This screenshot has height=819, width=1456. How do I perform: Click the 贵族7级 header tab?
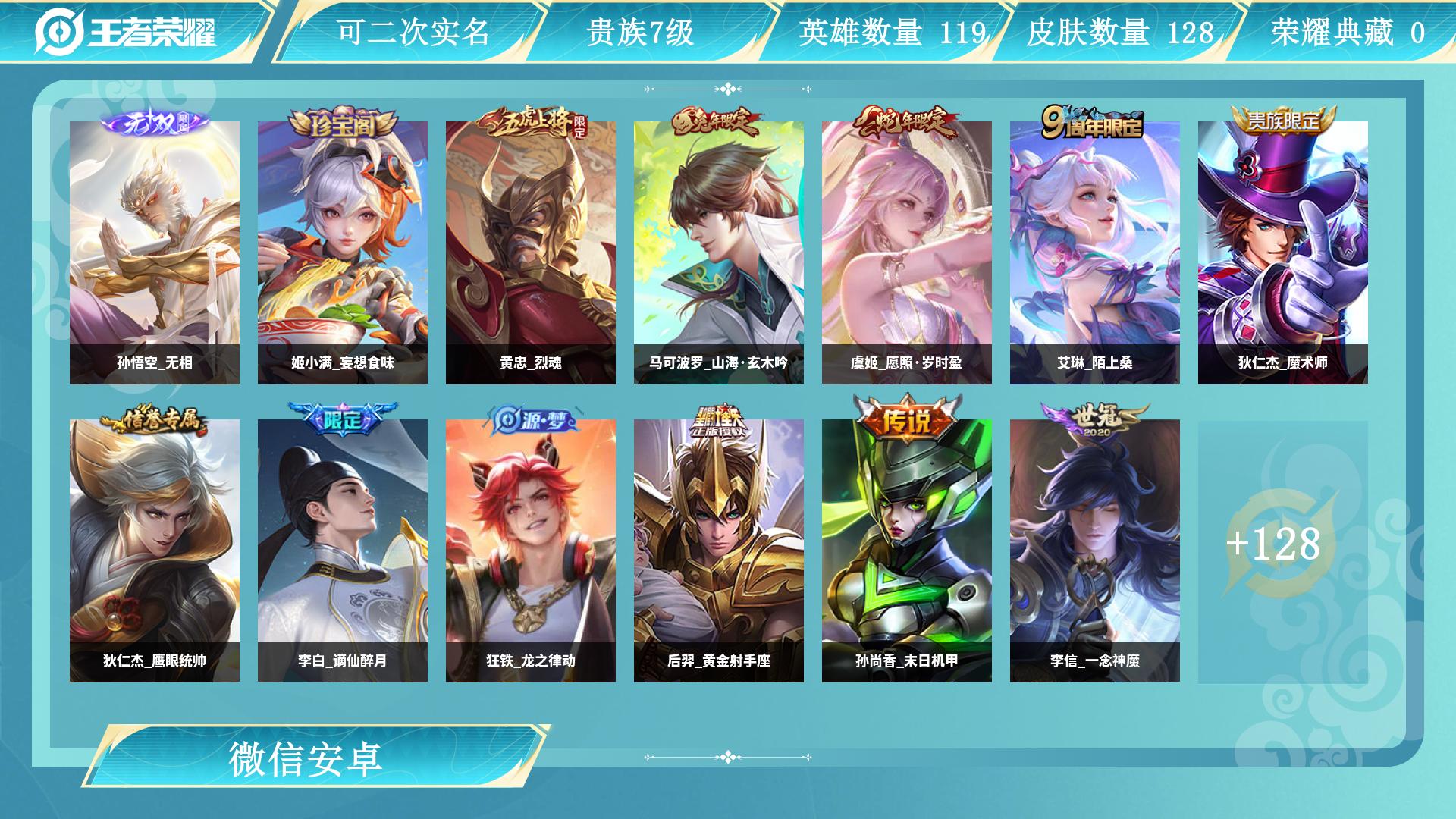point(640,33)
